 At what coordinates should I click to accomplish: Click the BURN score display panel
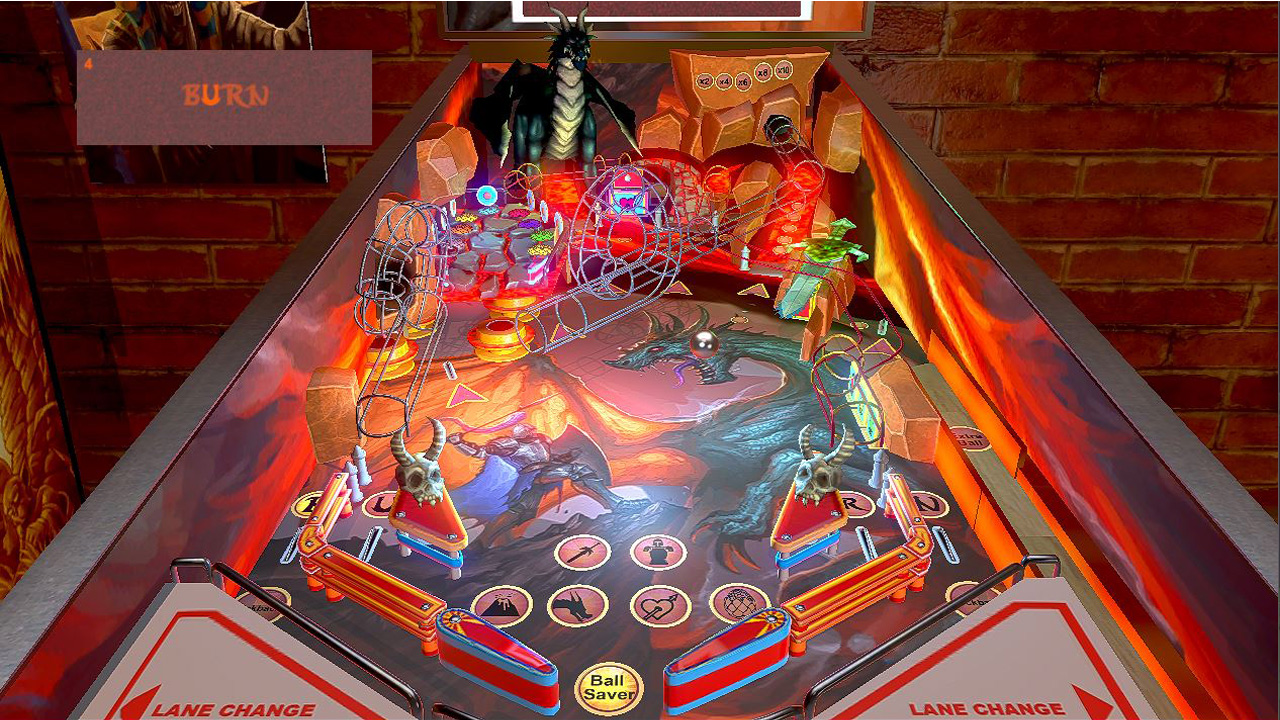click(224, 93)
